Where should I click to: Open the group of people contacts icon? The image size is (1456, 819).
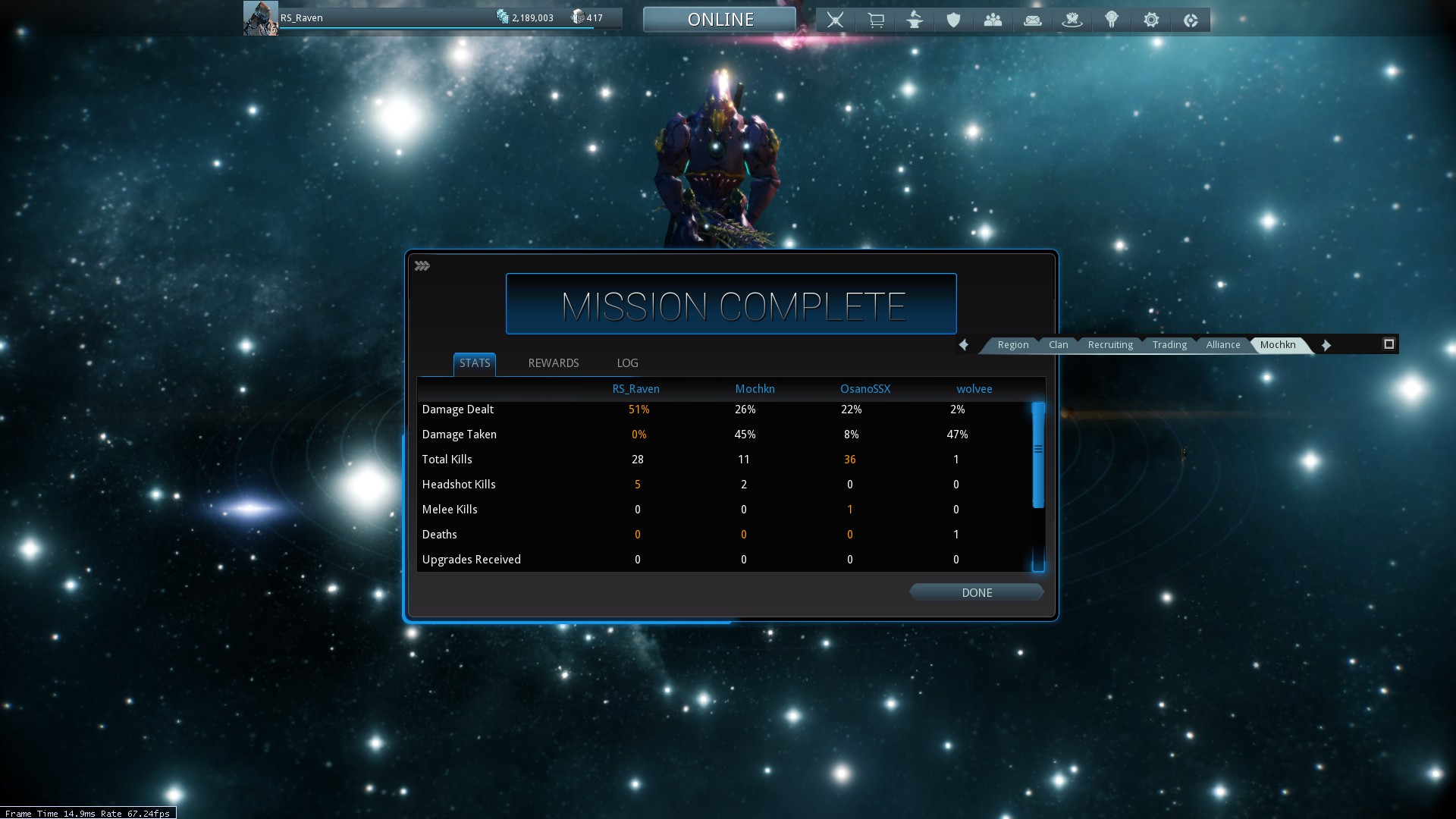coord(993,20)
